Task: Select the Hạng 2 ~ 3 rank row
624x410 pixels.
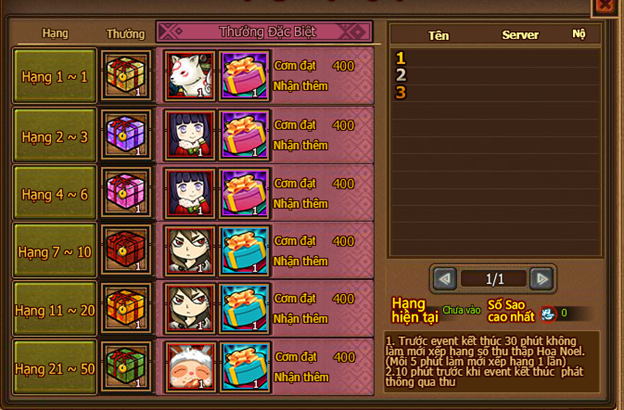Action: [53, 136]
